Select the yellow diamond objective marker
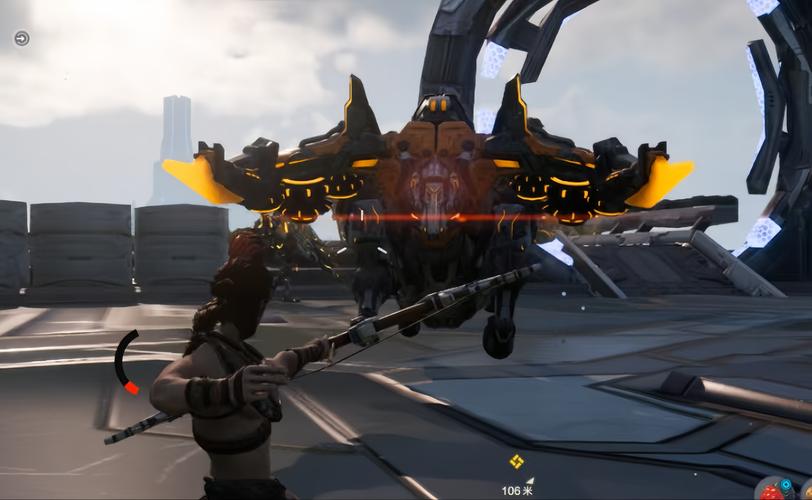 (x=516, y=462)
